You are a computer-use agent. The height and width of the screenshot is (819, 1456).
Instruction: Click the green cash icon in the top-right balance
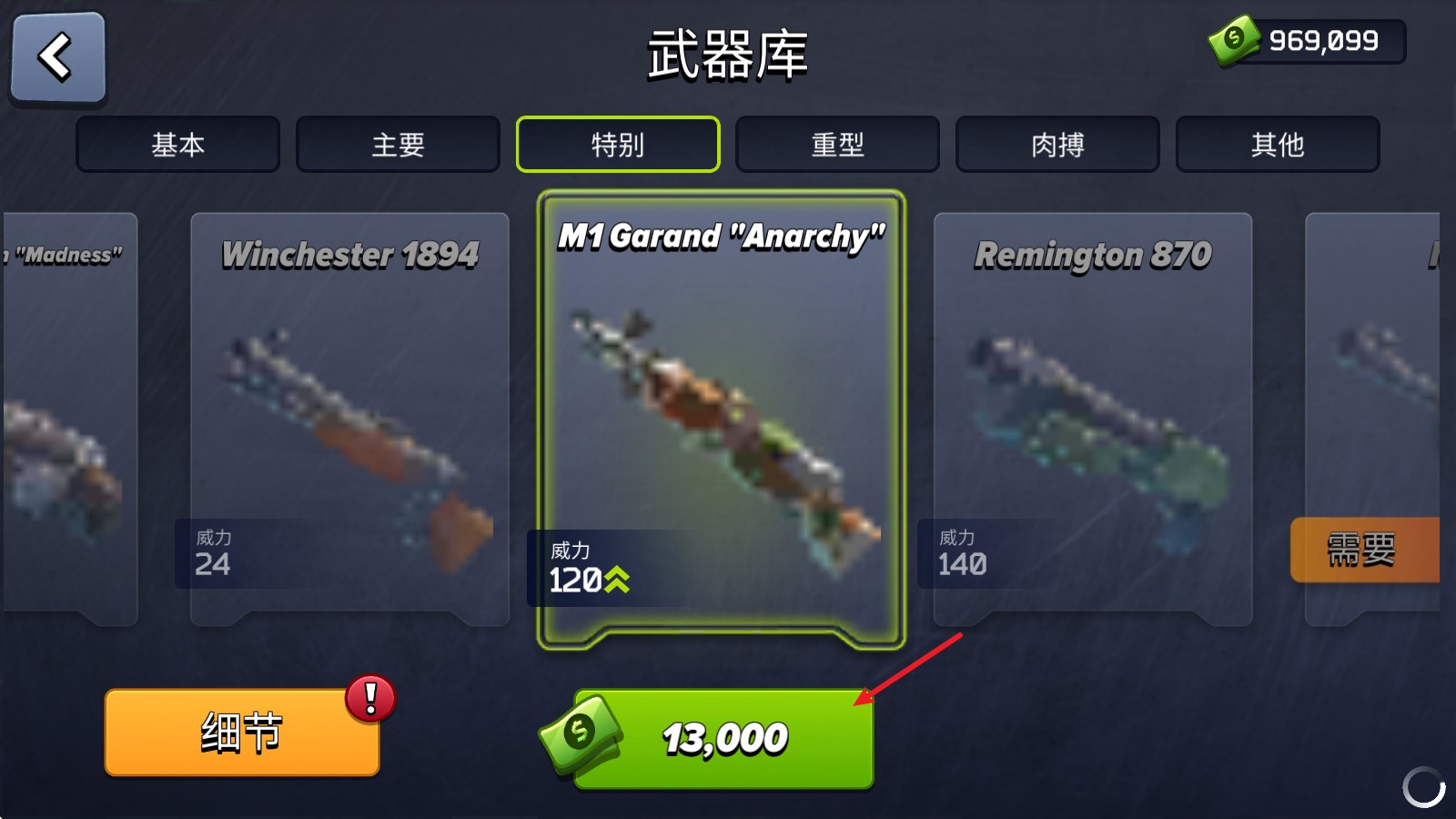pos(1234,40)
